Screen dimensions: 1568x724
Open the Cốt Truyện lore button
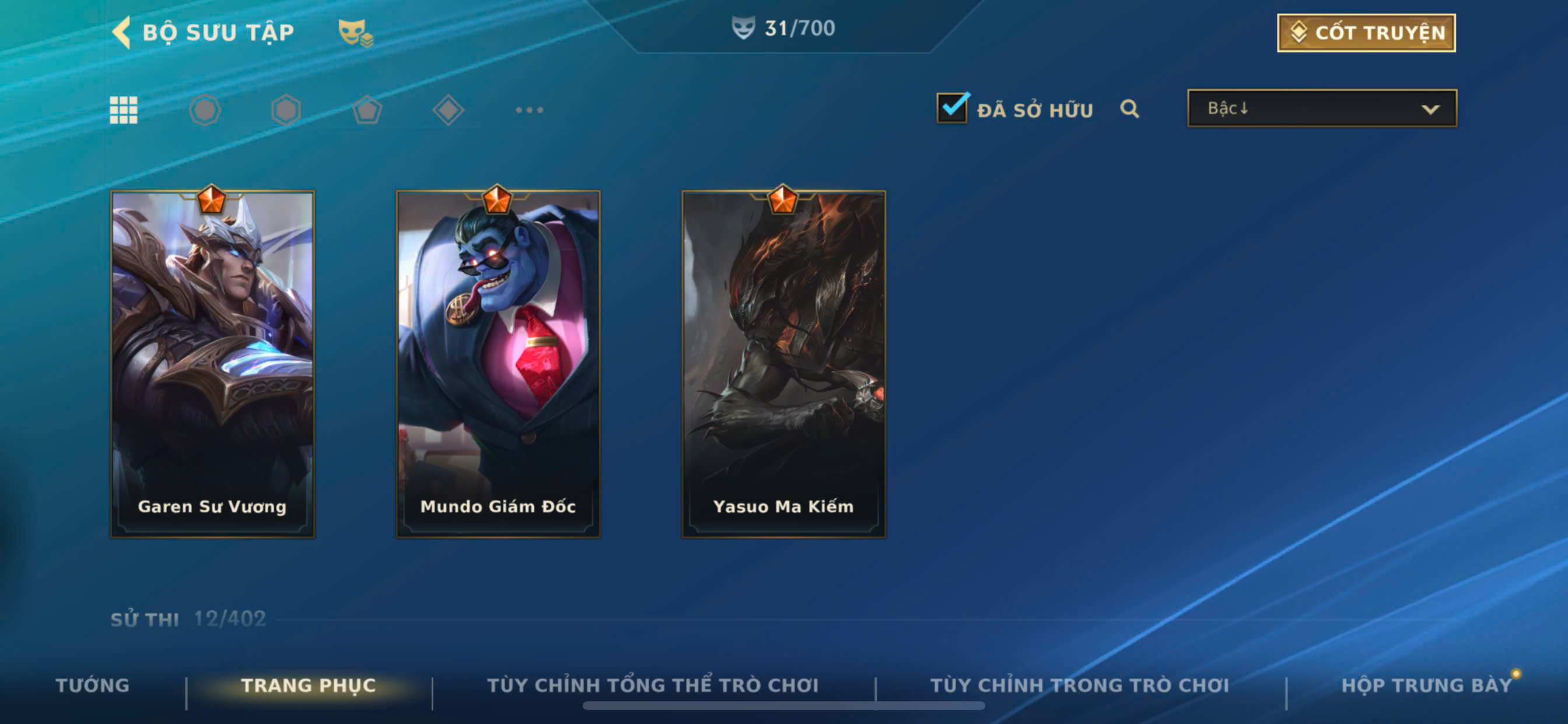click(x=1366, y=33)
